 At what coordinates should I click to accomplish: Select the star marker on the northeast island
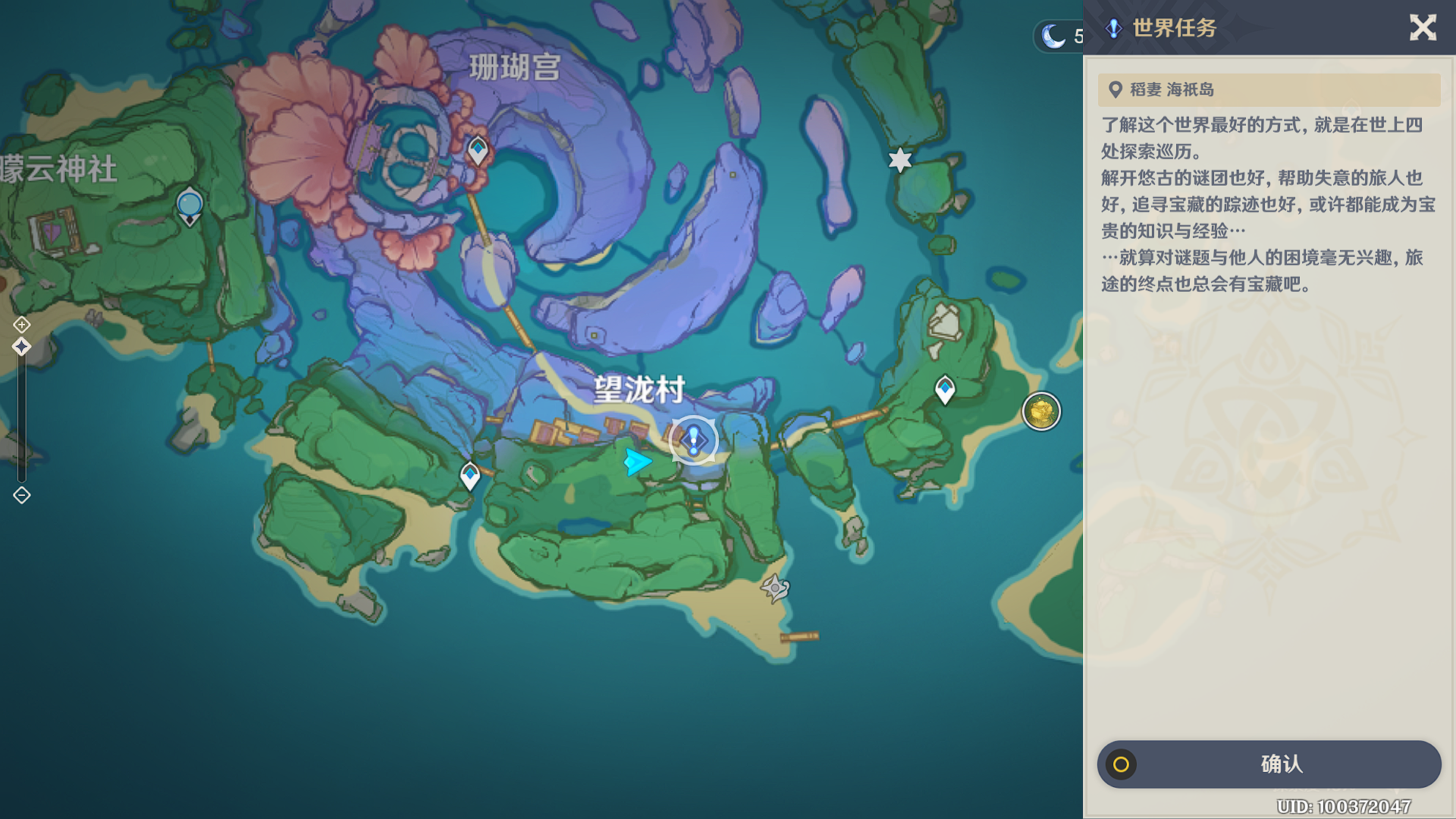(x=899, y=161)
